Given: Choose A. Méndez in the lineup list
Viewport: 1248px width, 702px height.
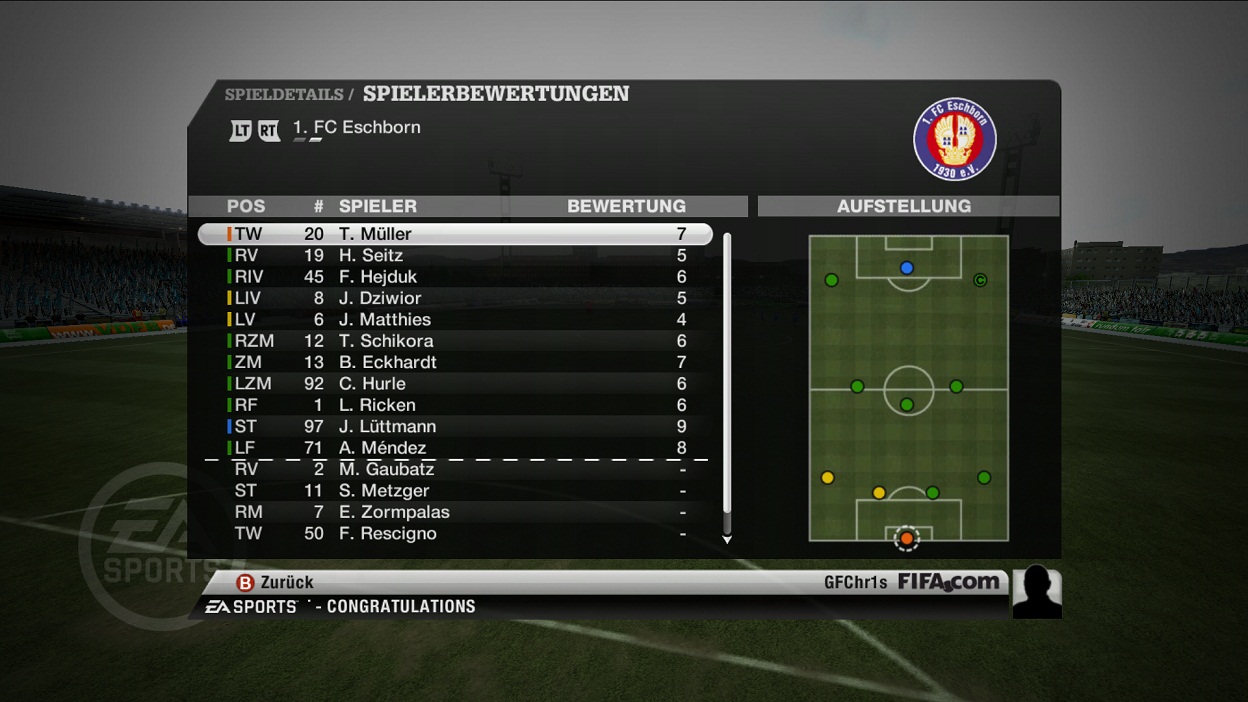Looking at the screenshot, I should point(455,448).
